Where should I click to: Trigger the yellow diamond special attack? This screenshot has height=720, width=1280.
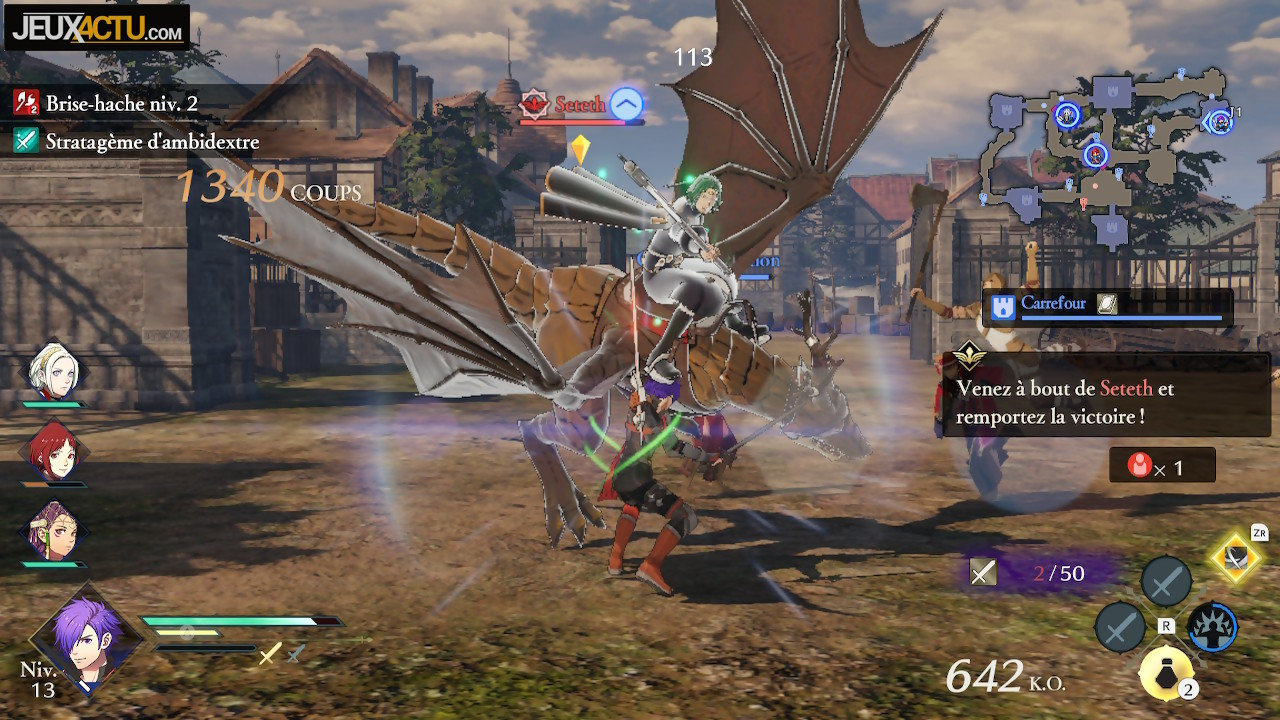[1237, 558]
